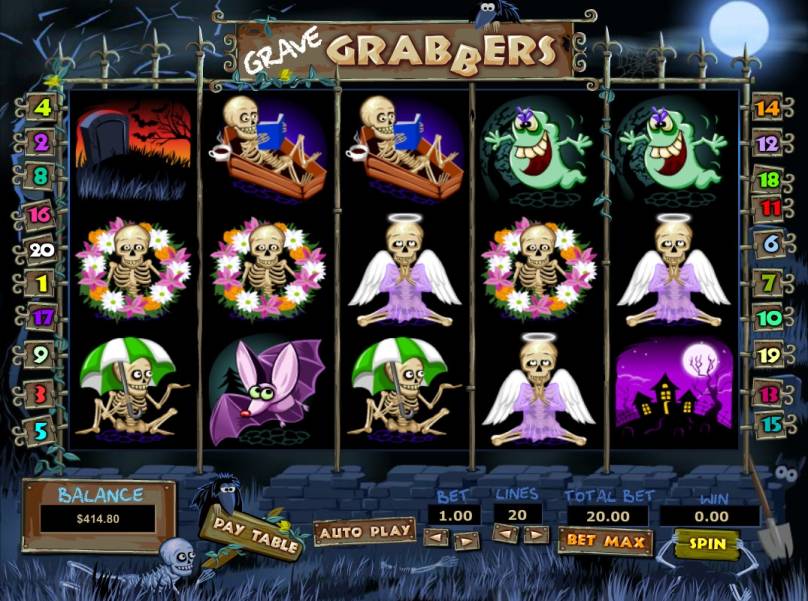
Task: Choose payline marker 11
Action: tap(770, 208)
